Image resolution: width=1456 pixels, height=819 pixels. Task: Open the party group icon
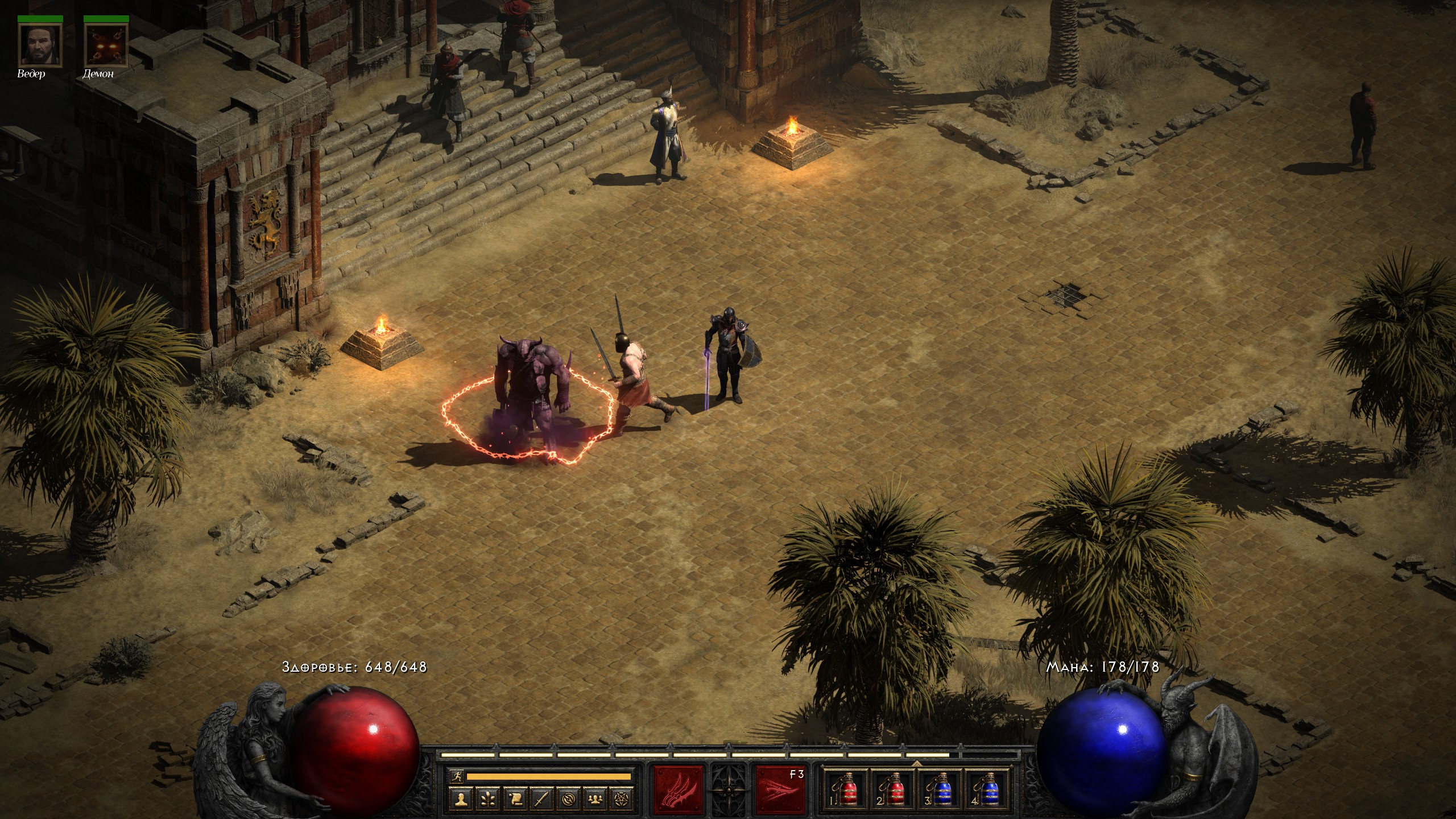(595, 799)
